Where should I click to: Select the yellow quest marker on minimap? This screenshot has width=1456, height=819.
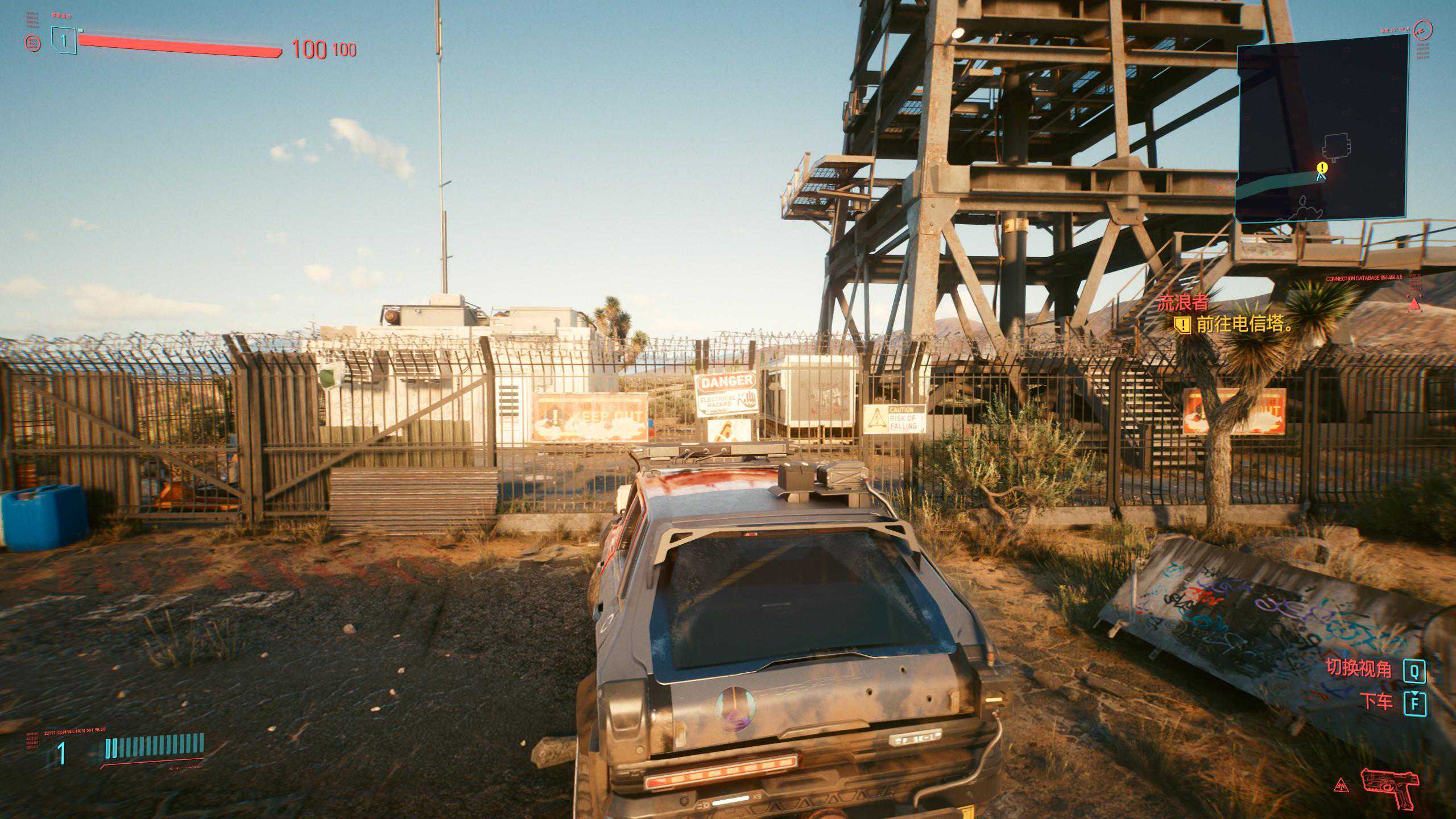[1322, 167]
